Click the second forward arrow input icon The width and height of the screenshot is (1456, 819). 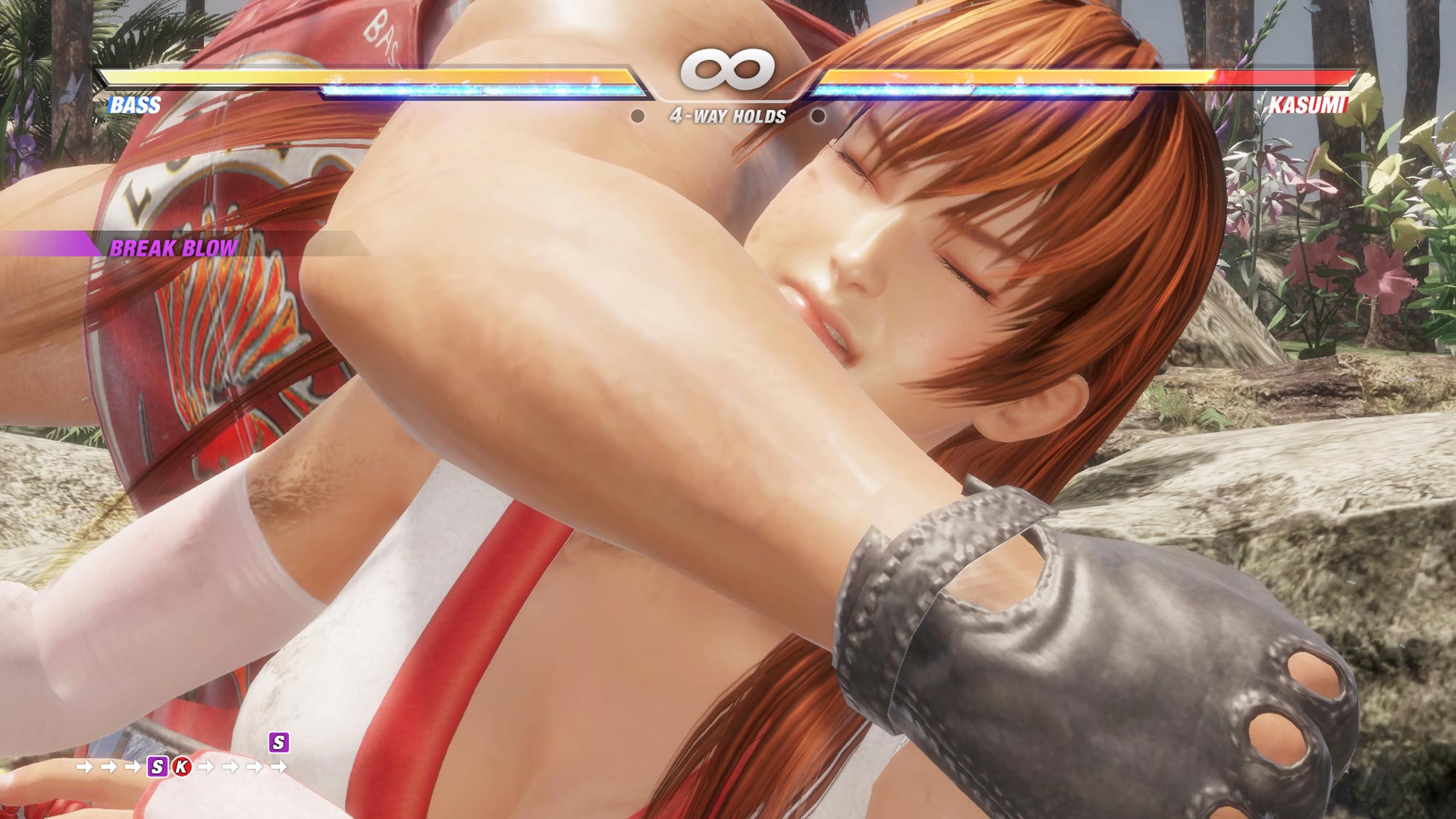109,767
